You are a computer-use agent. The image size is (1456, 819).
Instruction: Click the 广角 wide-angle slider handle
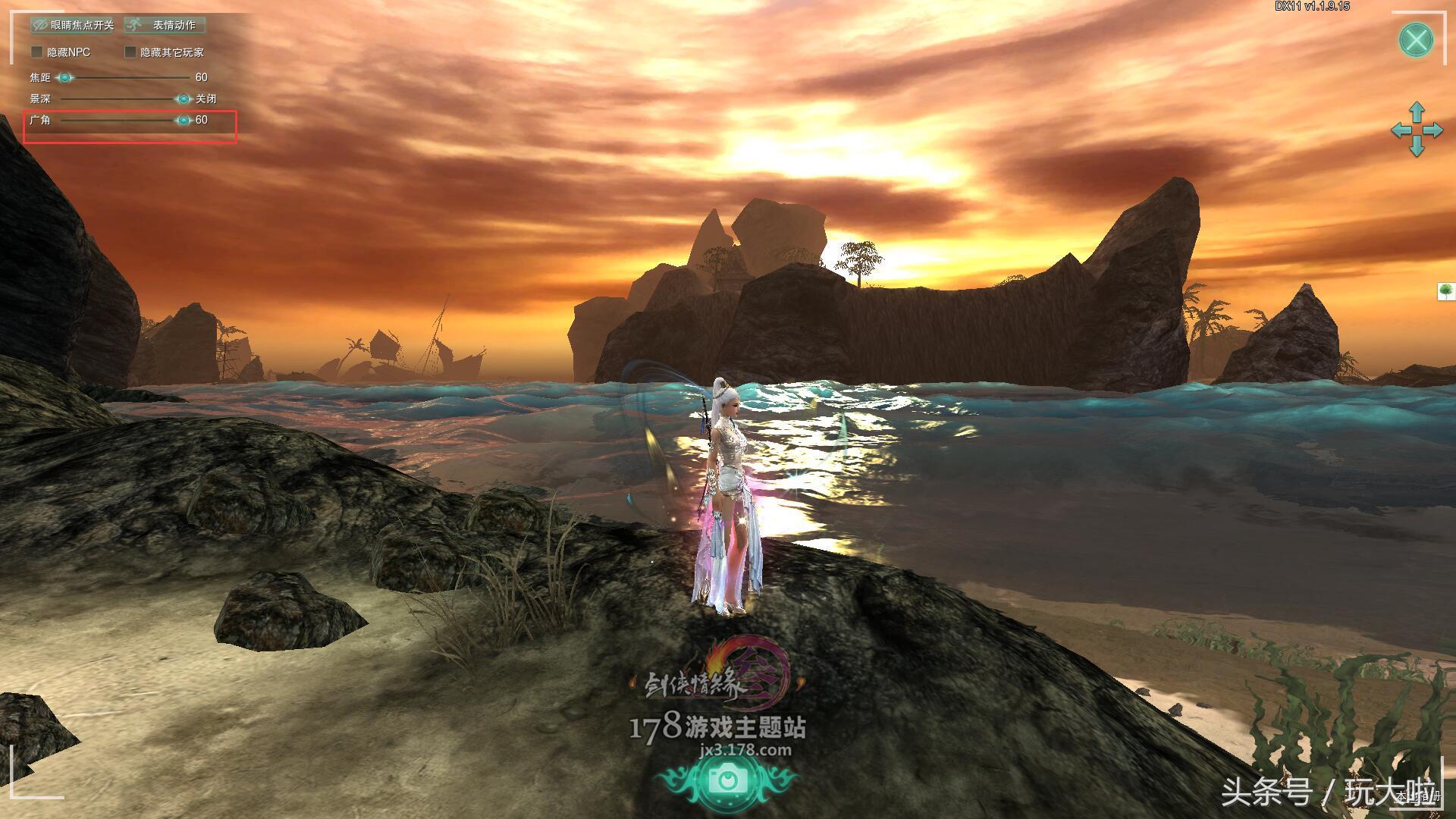[184, 120]
